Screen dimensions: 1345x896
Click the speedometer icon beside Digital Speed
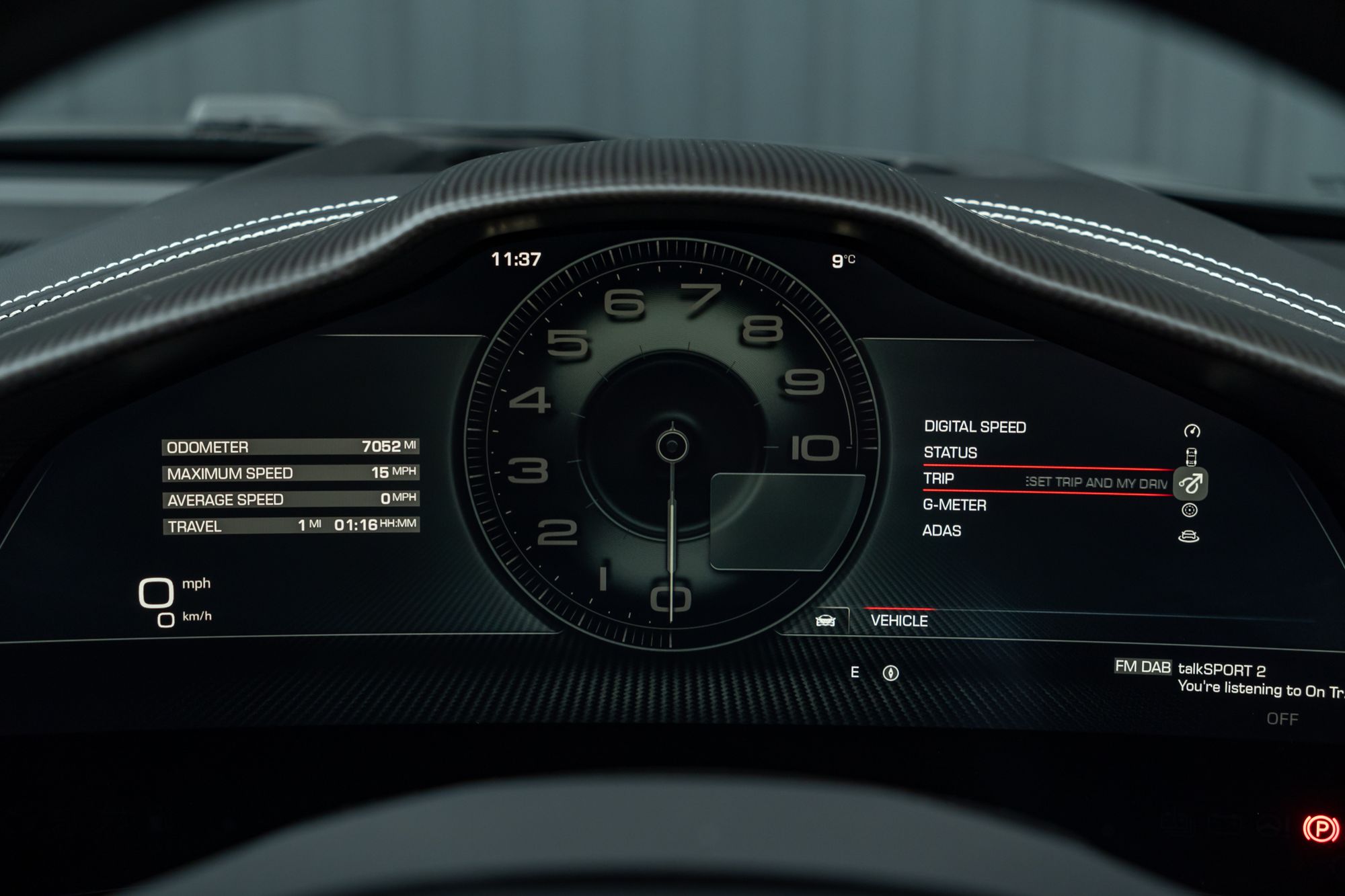[x=1192, y=431]
